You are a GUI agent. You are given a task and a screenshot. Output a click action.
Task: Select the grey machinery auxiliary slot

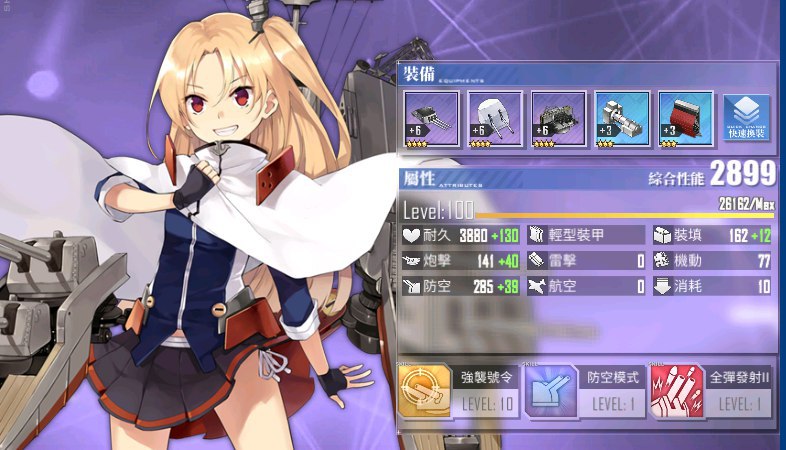[622, 119]
